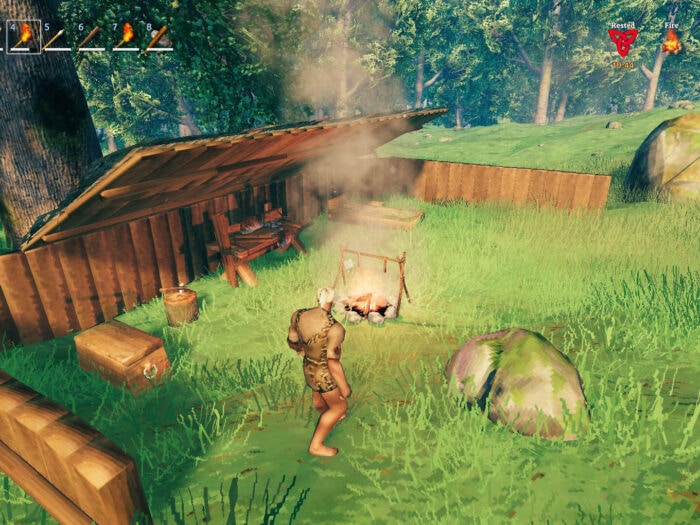The height and width of the screenshot is (525, 700).
Task: Select the torch in hotbar slot 4
Action: pyautogui.click(x=24, y=36)
